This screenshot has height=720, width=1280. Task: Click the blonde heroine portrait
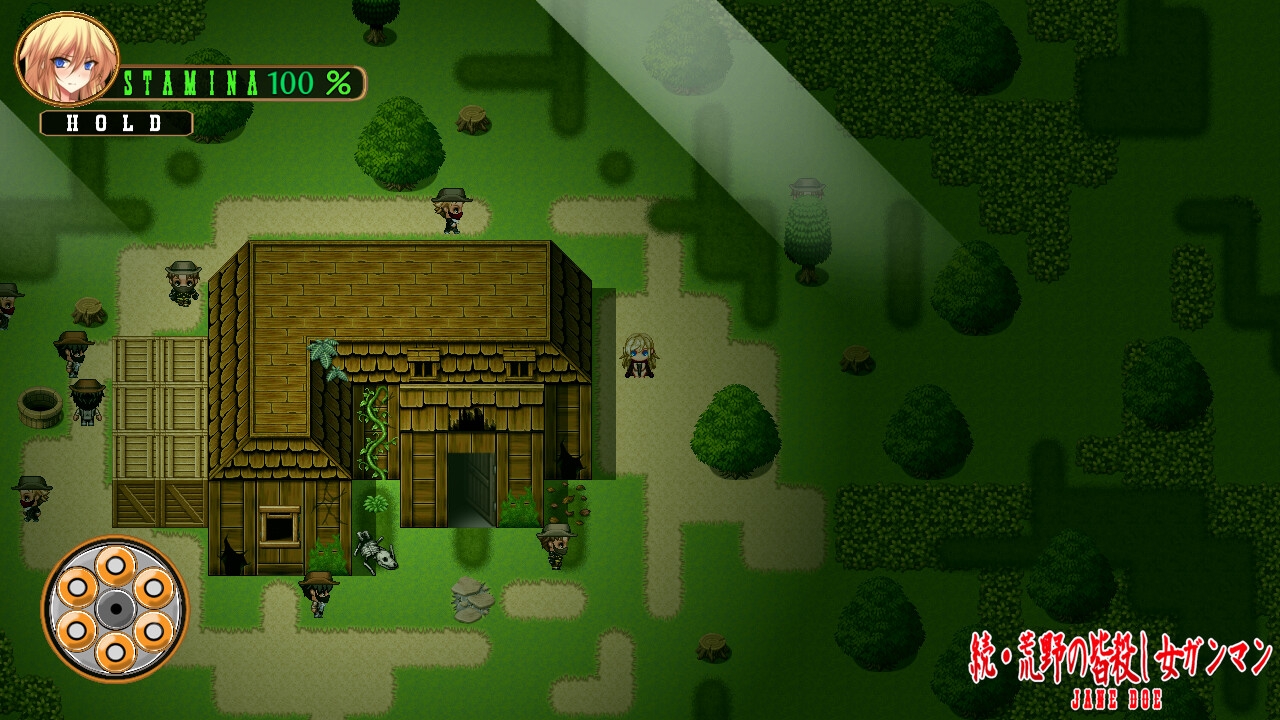tap(67, 58)
